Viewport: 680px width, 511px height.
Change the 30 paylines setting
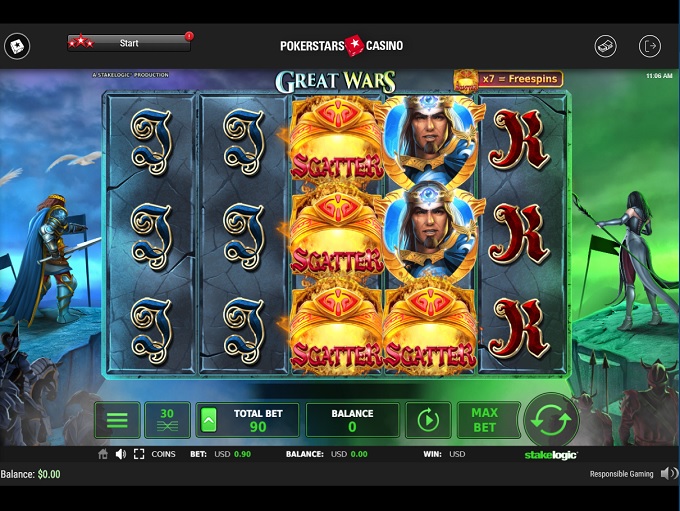coord(167,420)
